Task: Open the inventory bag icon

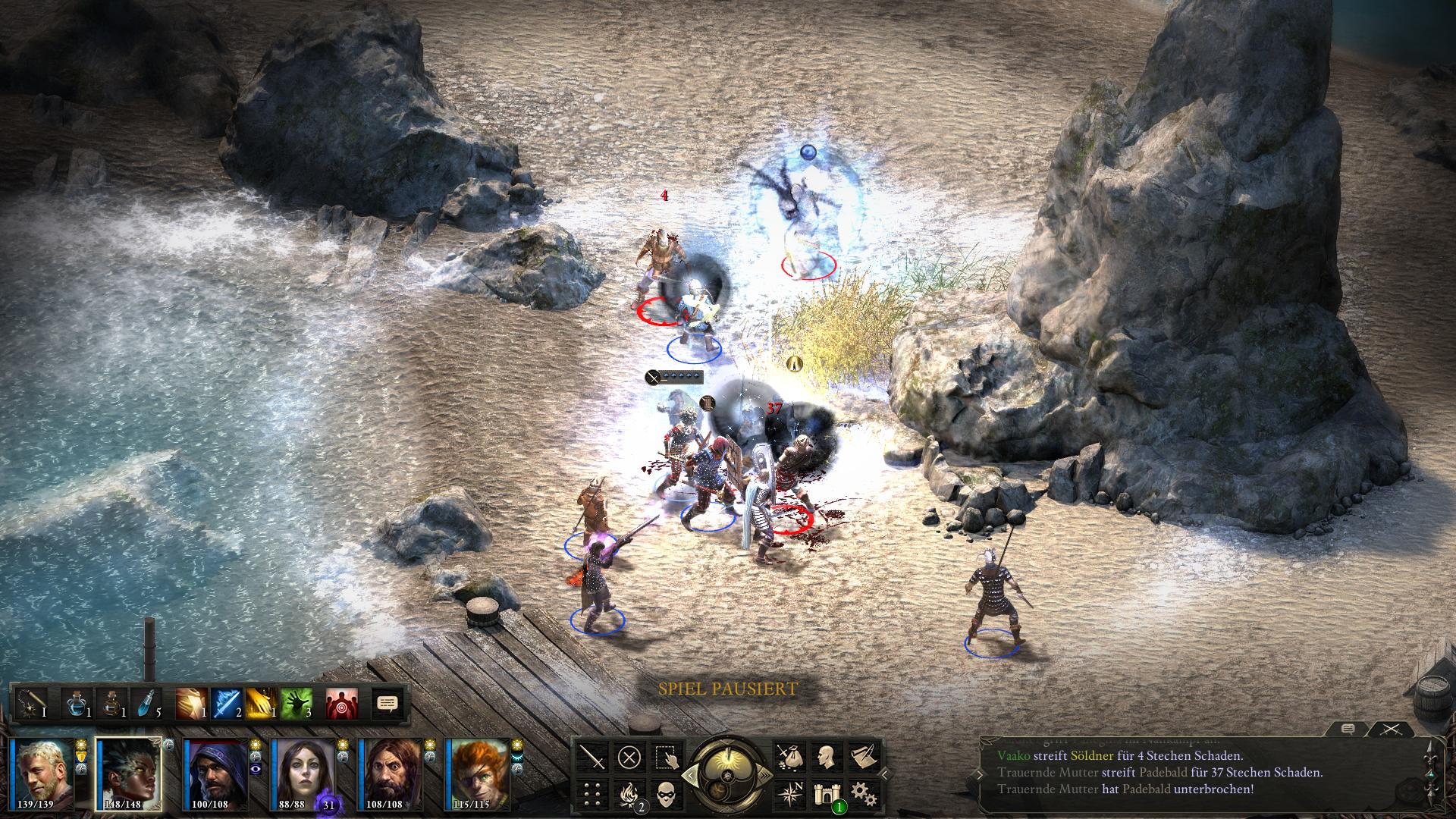Action: (x=789, y=757)
